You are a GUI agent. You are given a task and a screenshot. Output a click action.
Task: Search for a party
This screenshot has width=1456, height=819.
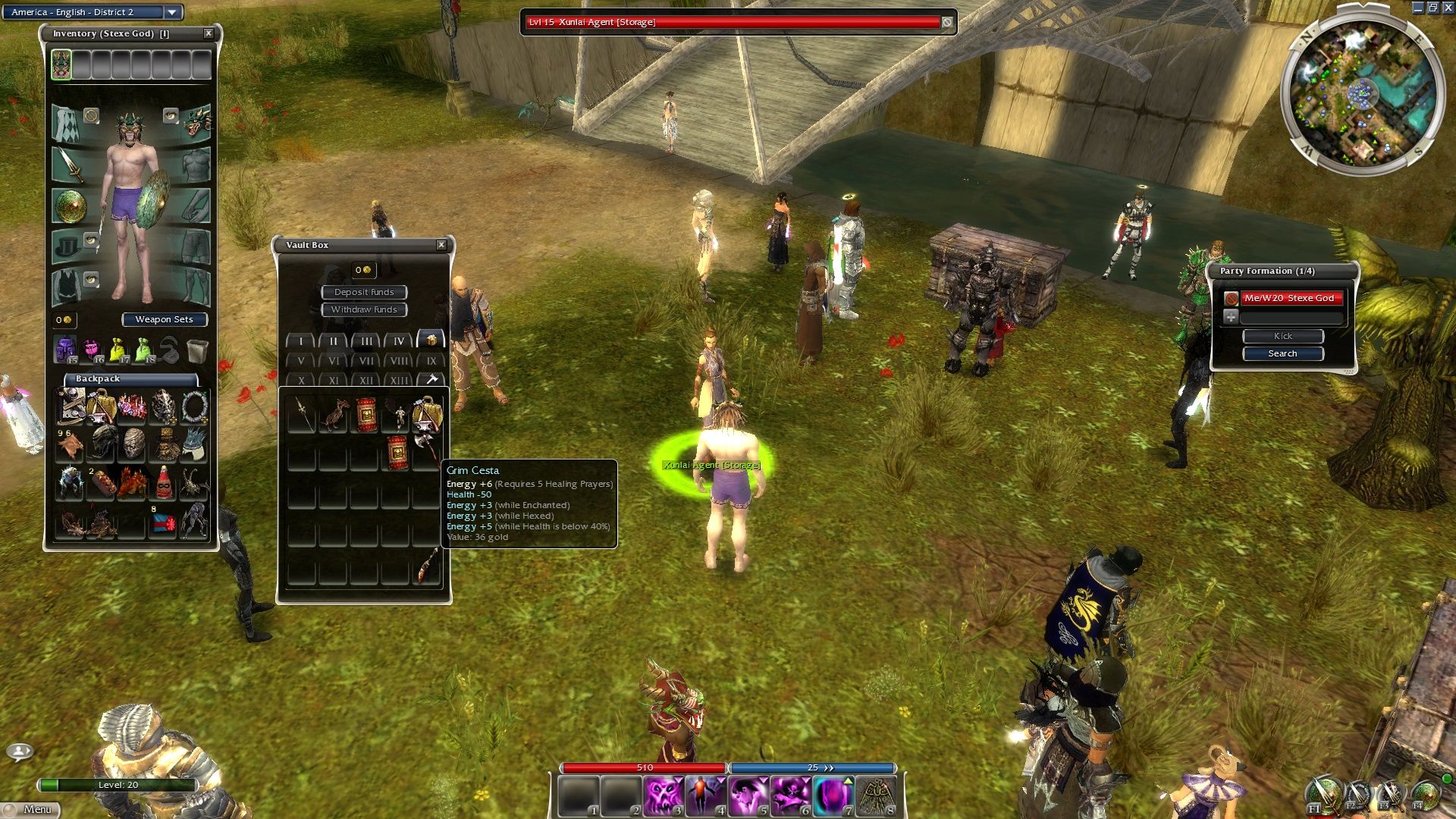click(x=1282, y=353)
